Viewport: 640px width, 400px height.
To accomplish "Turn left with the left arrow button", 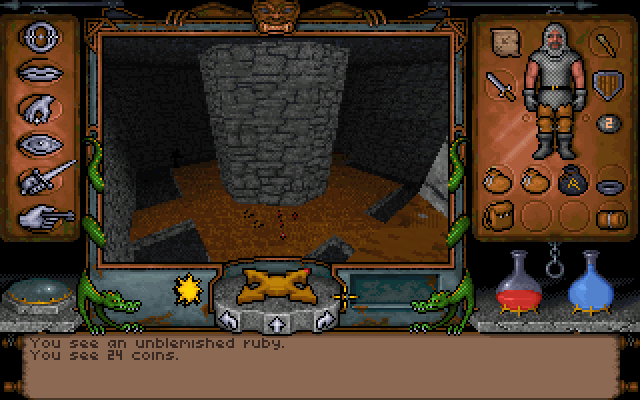I will (229, 321).
